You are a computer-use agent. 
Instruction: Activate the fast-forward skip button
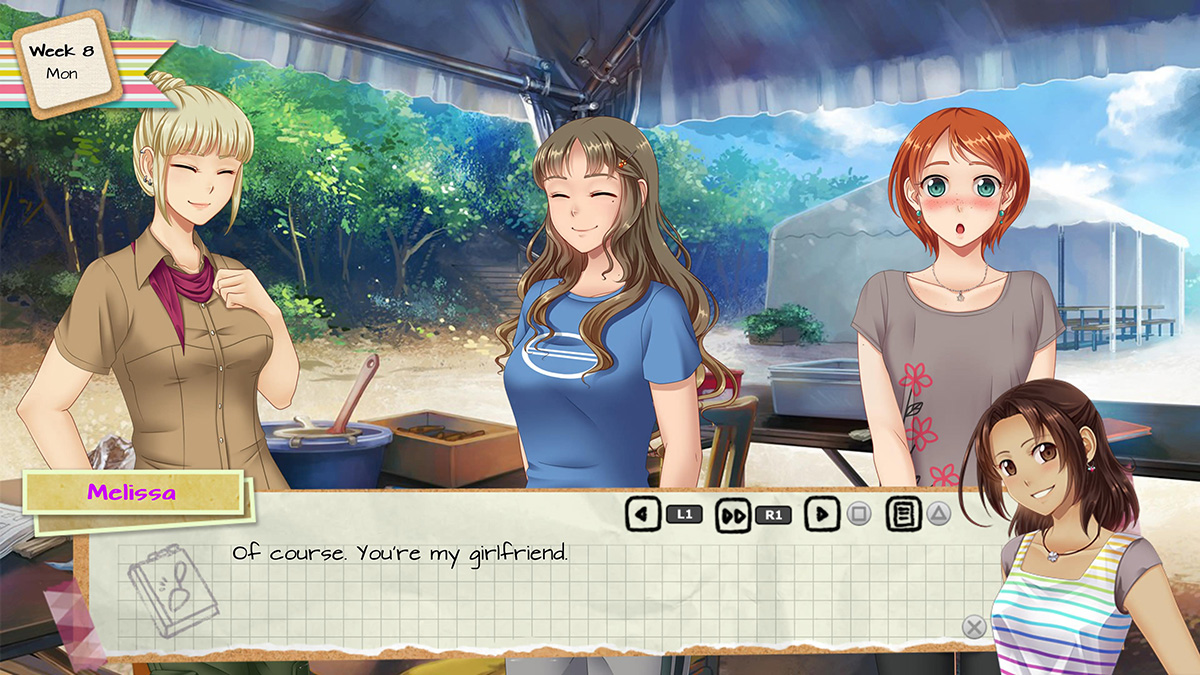point(733,515)
